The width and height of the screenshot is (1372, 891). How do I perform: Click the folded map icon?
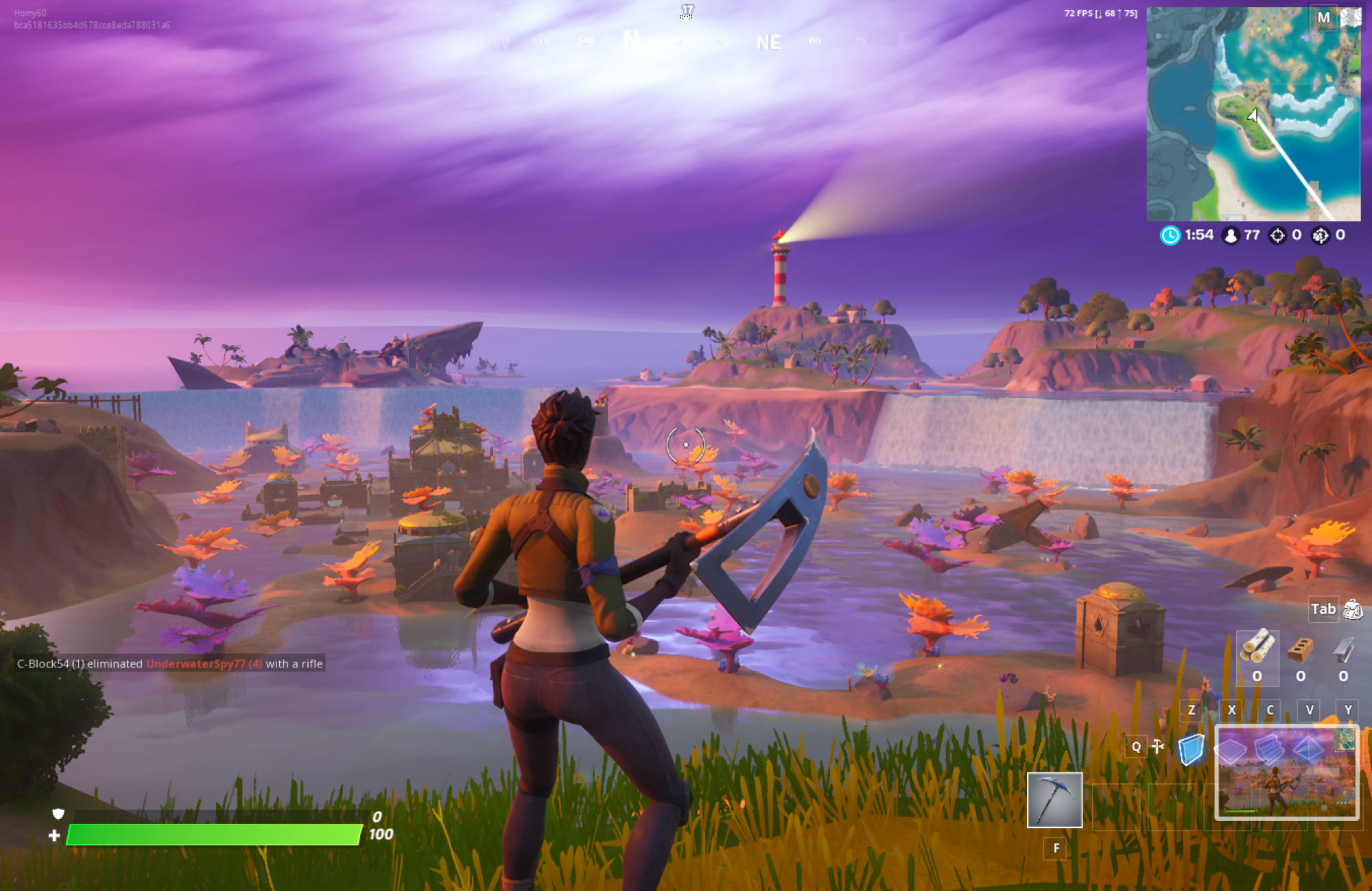click(1350, 17)
